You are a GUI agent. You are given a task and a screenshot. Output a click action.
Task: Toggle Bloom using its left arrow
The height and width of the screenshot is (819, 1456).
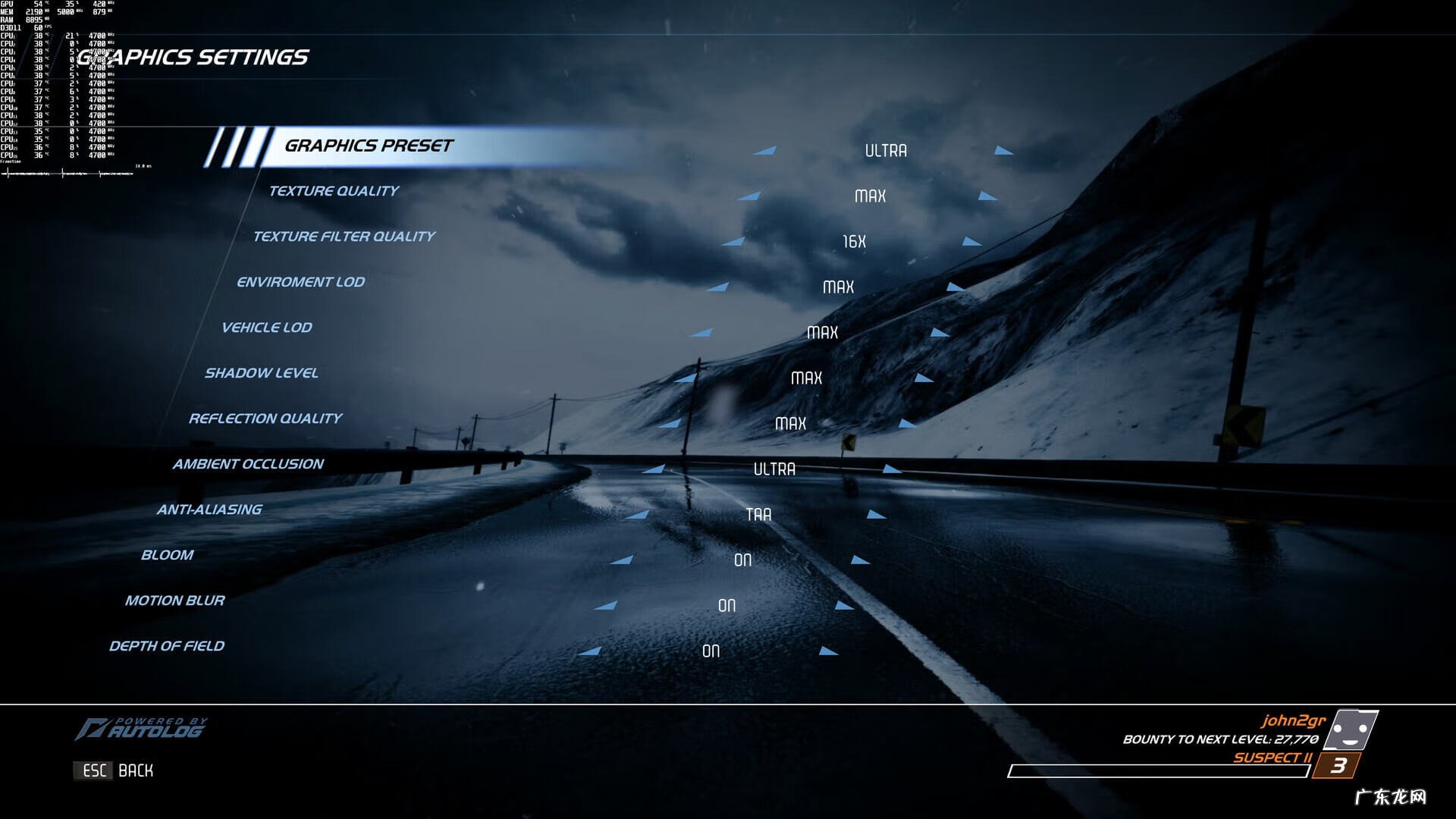pos(622,560)
